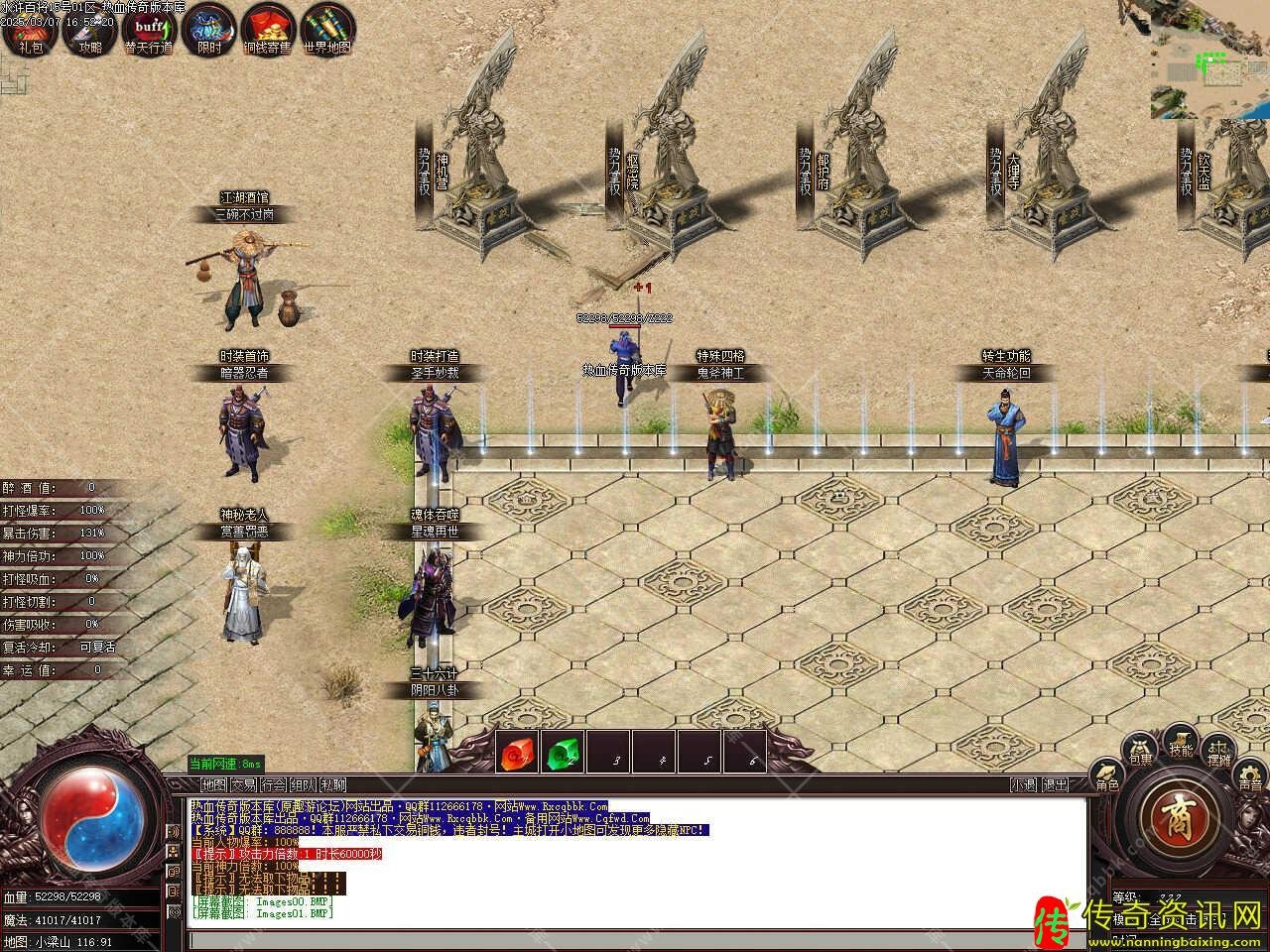1270x952 pixels.
Task: Open the 礼包 gift pack icon
Action: (x=31, y=32)
